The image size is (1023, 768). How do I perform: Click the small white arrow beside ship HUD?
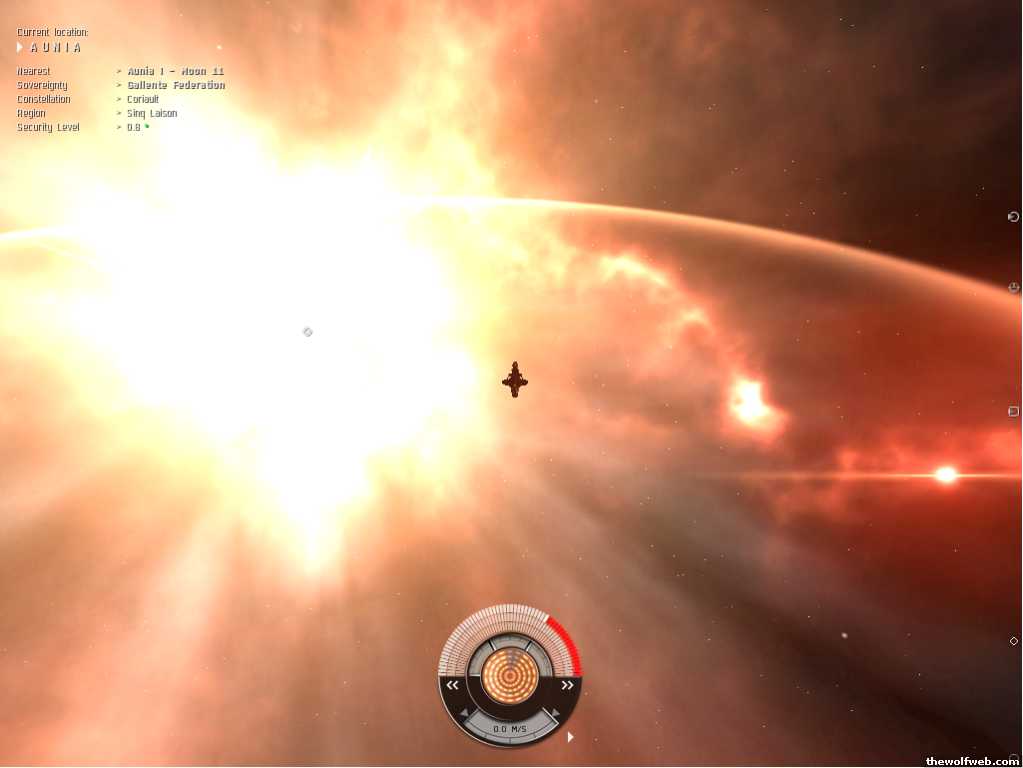[x=570, y=737]
